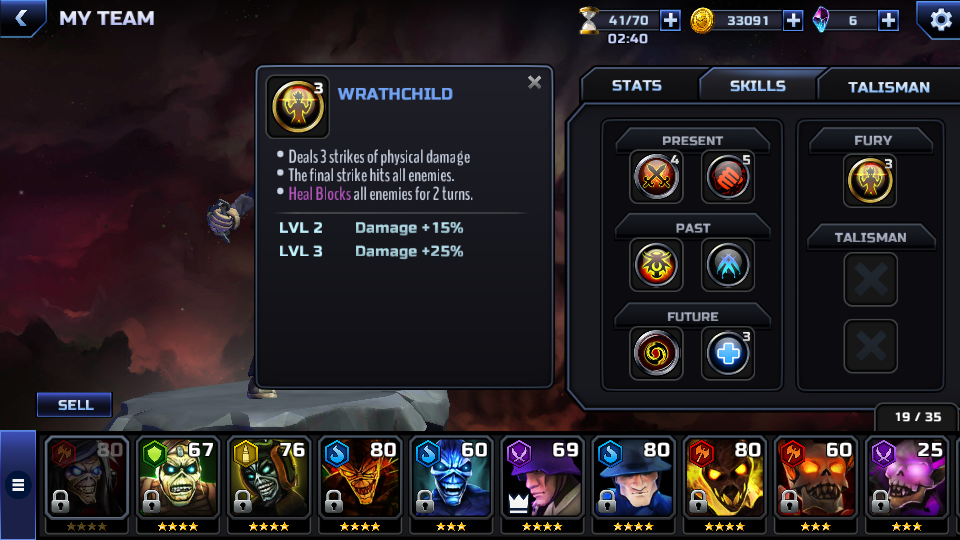Go back using the arrow beside My Team
The image size is (960, 540).
pos(22,18)
